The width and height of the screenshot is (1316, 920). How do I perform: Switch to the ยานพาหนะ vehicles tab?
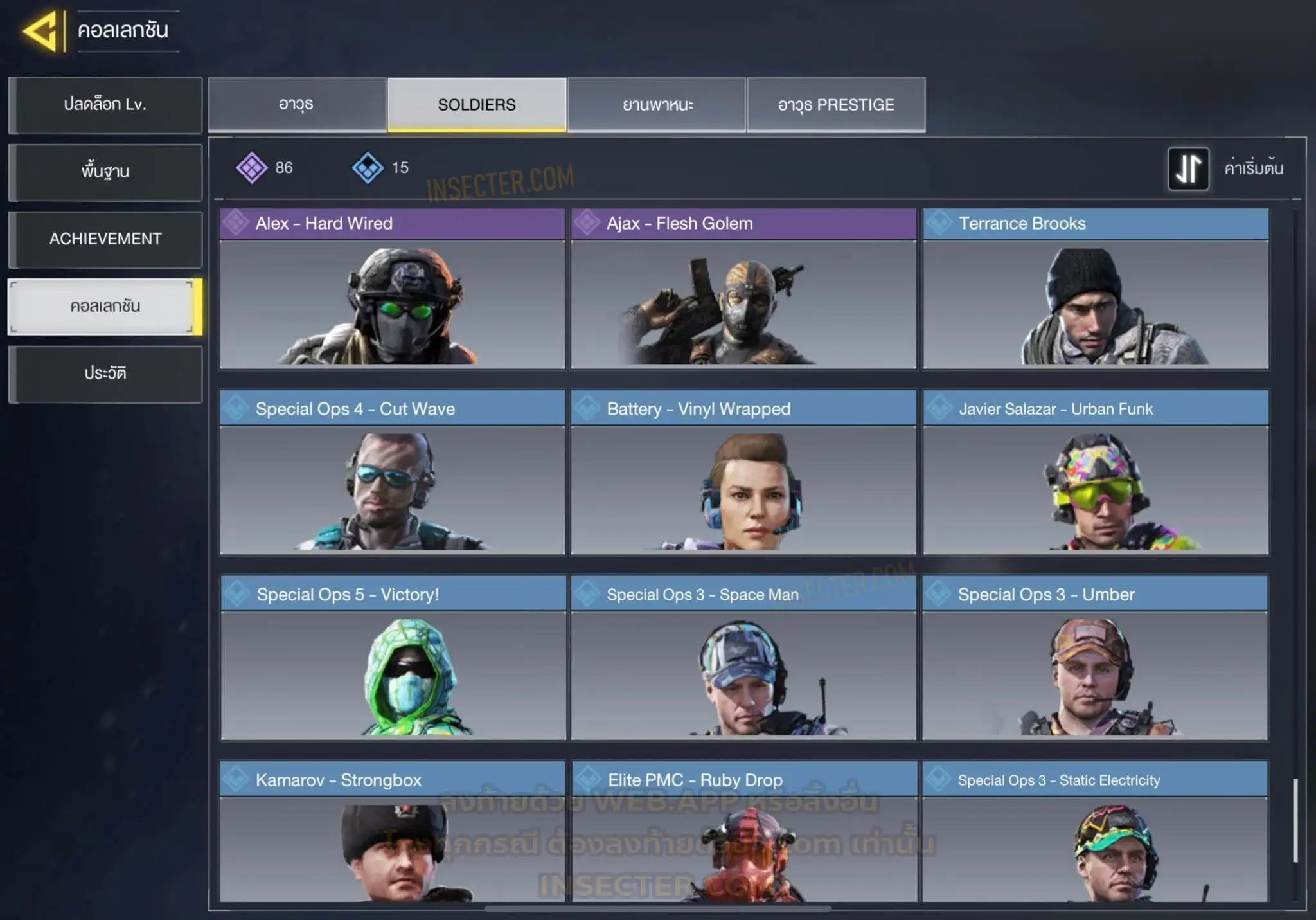[x=657, y=105]
